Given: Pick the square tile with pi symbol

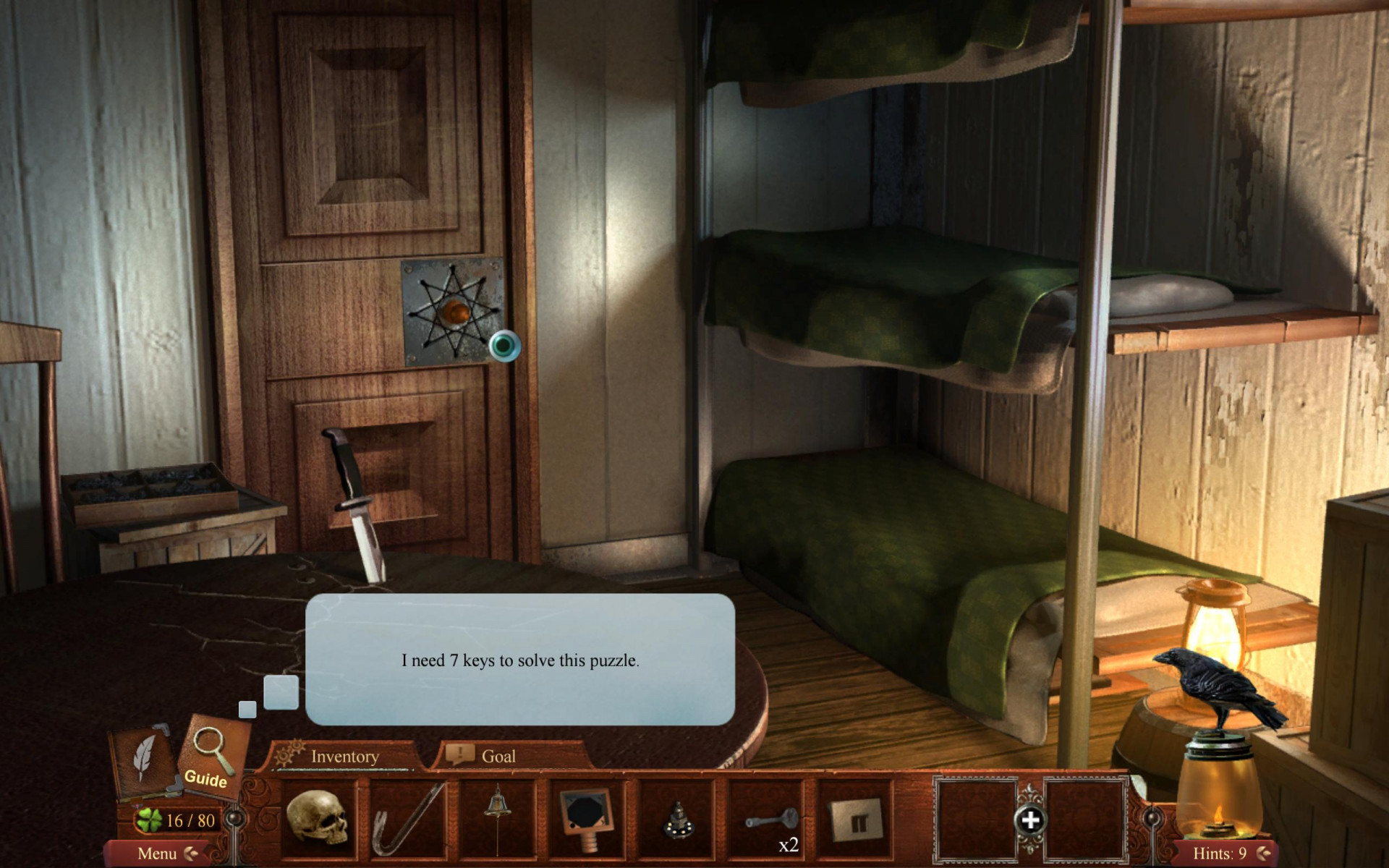Looking at the screenshot, I should pyautogui.click(x=858, y=820).
